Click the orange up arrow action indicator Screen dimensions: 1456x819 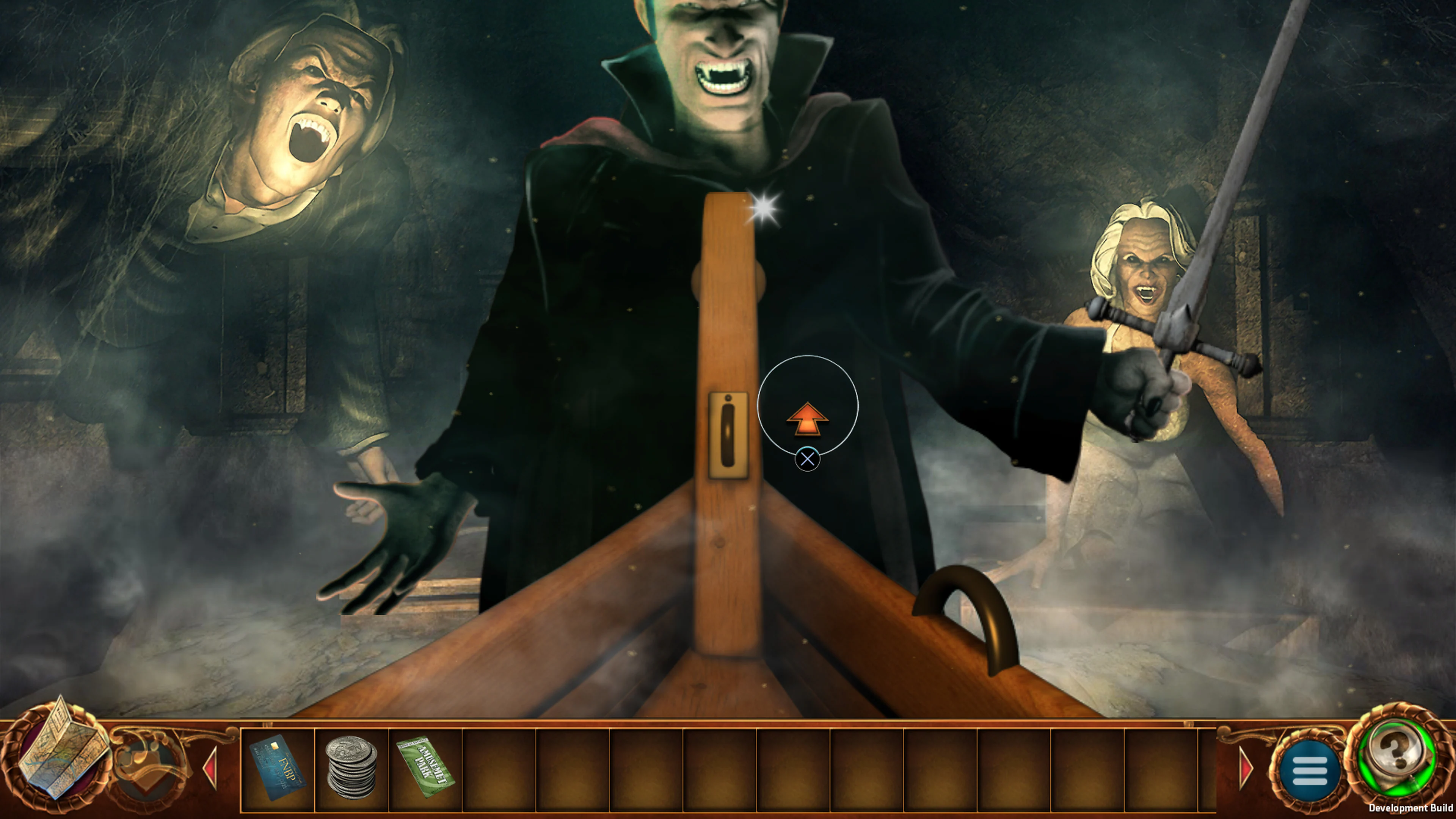coord(808,420)
